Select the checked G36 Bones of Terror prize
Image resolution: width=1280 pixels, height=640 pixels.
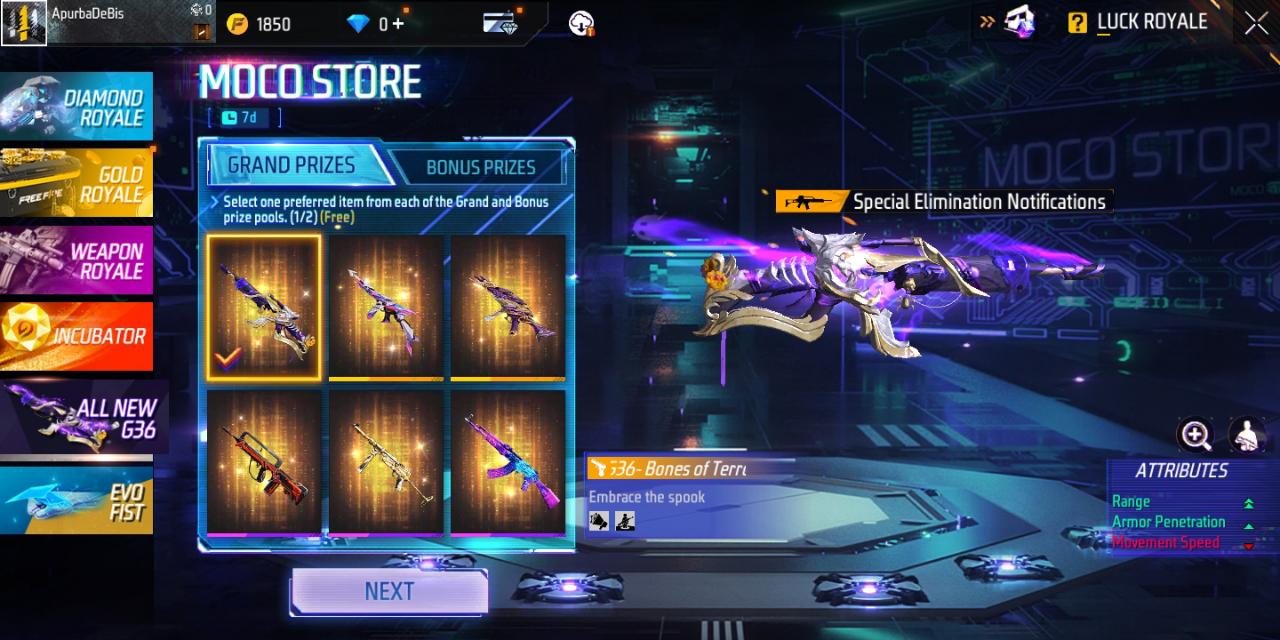point(264,307)
